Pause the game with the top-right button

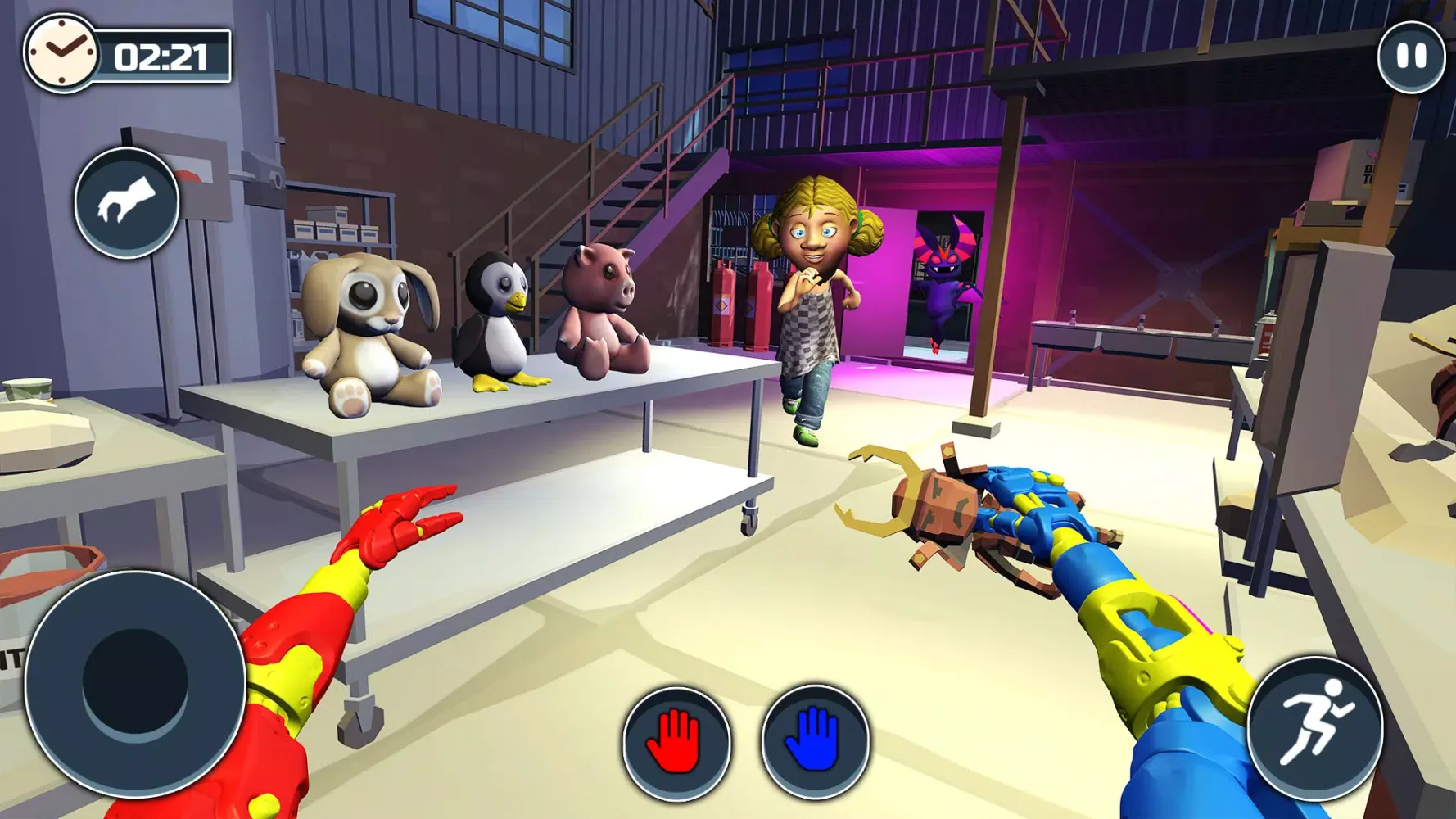click(x=1411, y=57)
